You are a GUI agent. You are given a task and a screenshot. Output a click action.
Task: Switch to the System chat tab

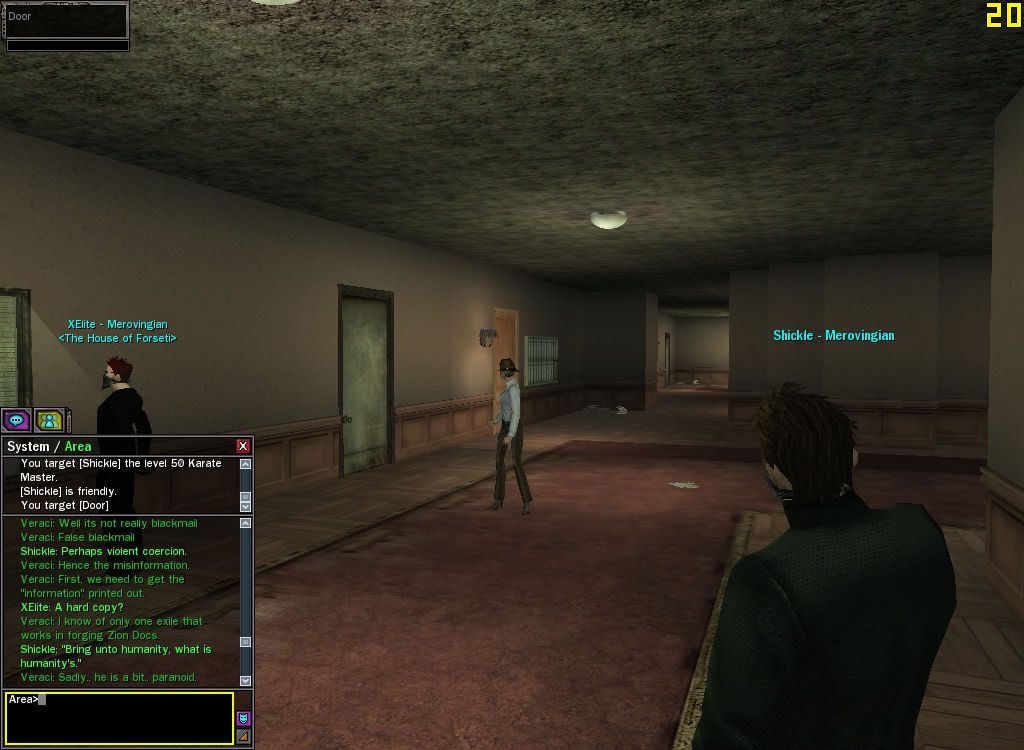tap(28, 446)
